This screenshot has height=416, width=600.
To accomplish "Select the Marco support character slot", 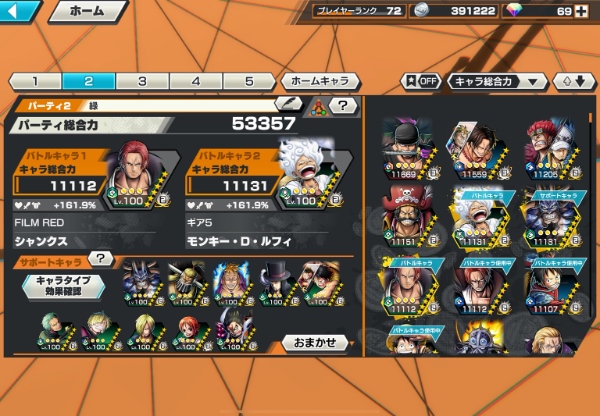I will point(233,282).
